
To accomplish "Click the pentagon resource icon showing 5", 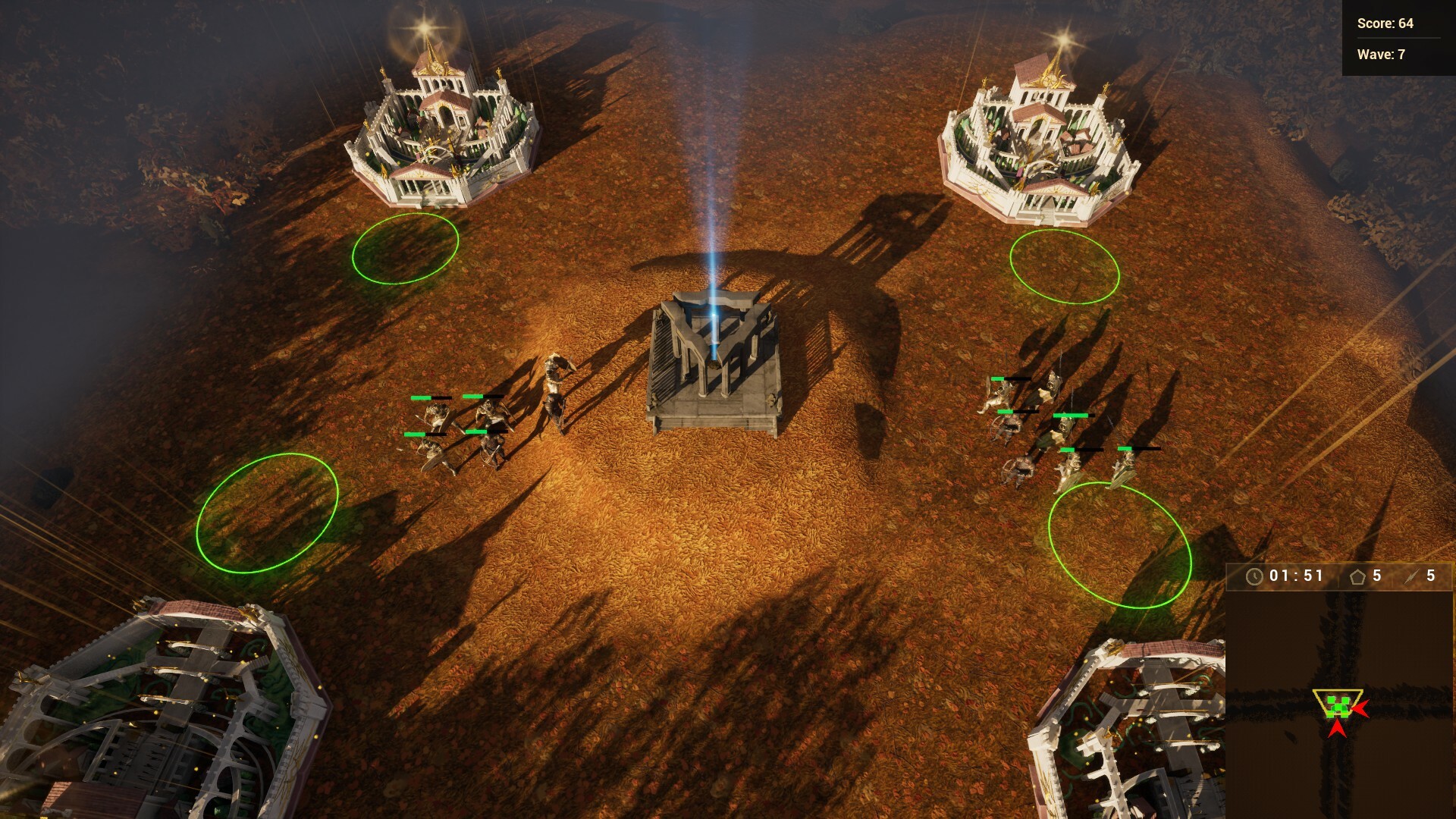I will [1357, 576].
